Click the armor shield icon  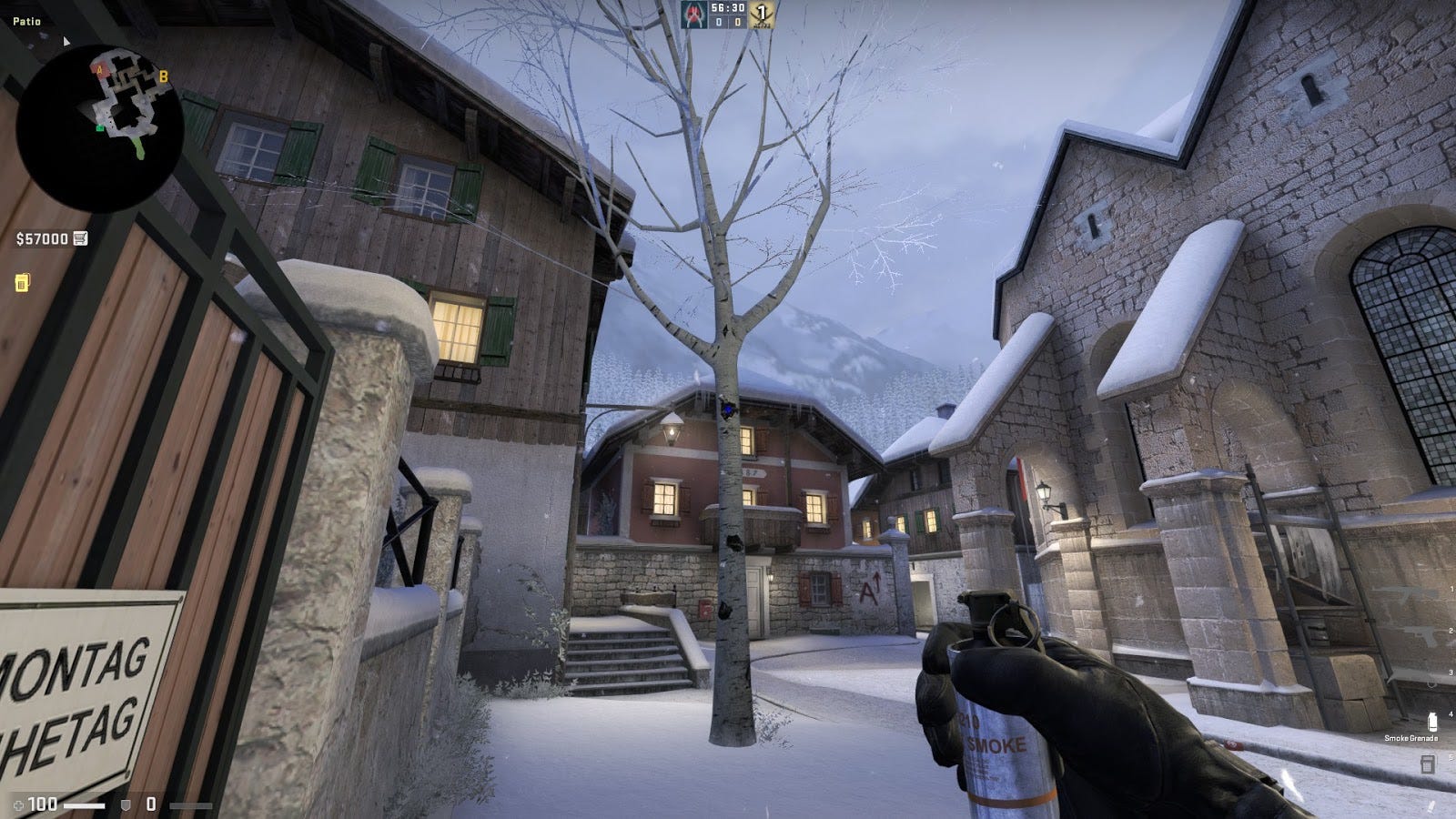(126, 805)
